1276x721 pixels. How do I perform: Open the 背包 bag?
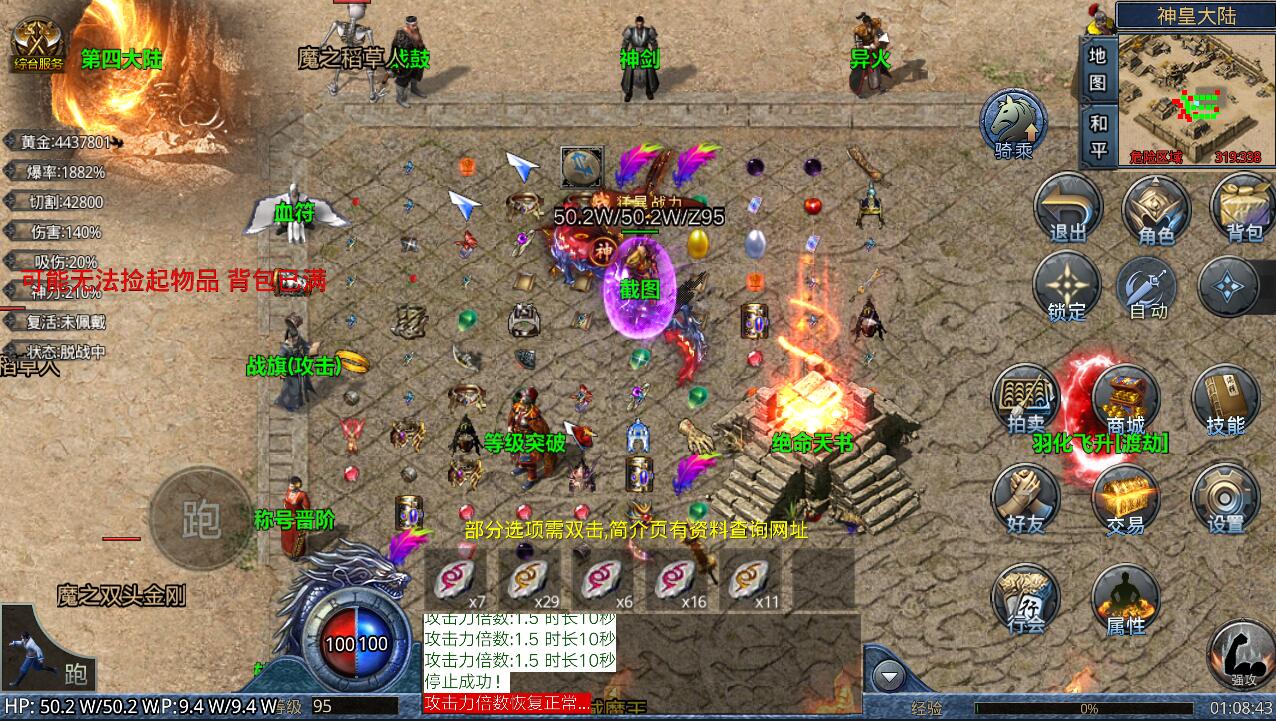coord(1243,209)
